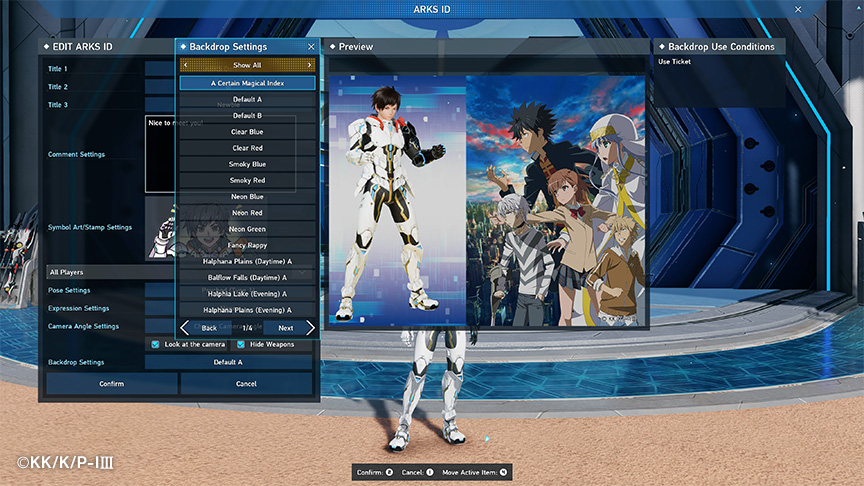Screen dimensions: 864x486
Task: Select A Certain Magical Index backdrop
Action: click(247, 83)
